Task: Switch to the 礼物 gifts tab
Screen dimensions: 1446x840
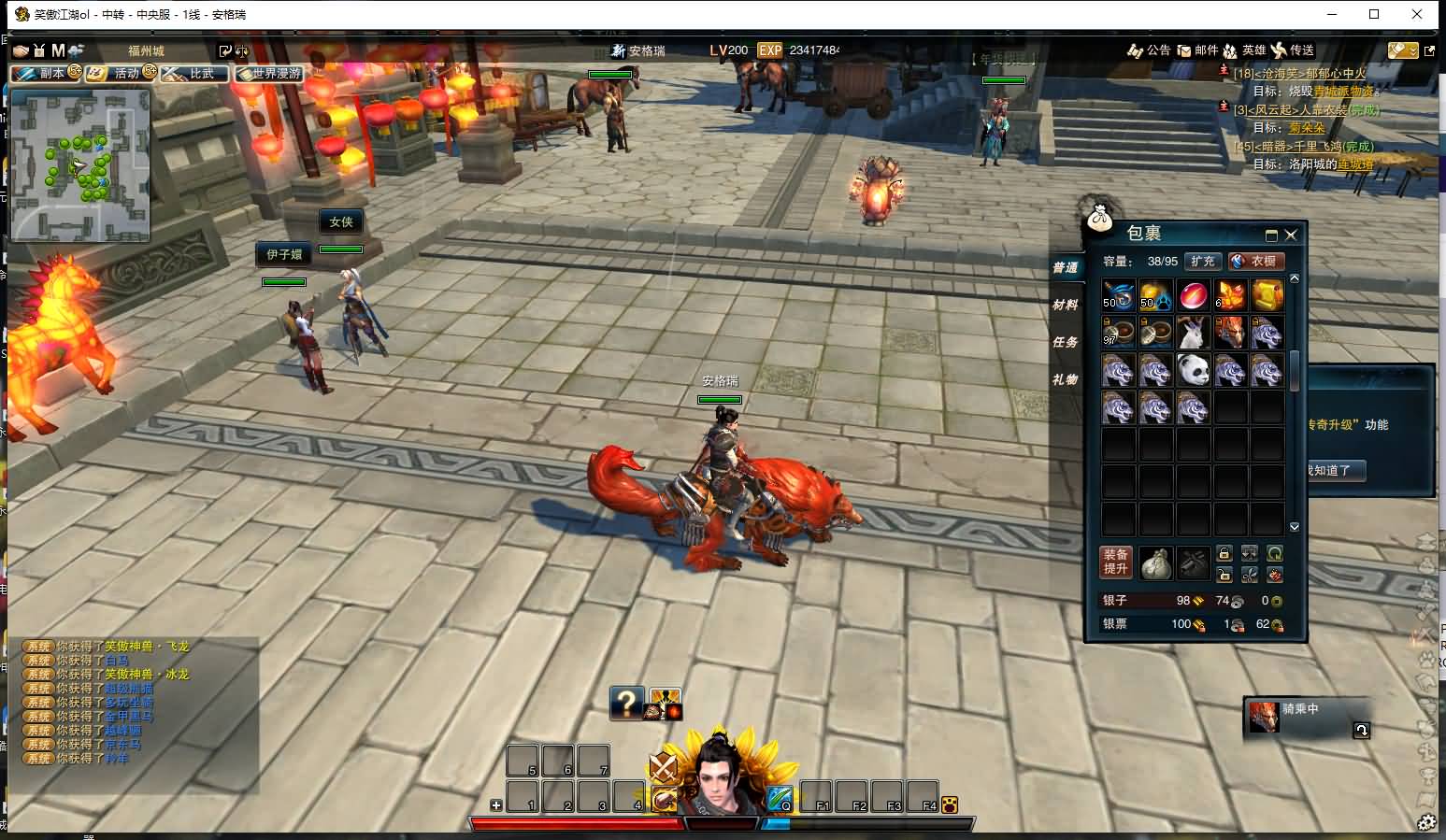Action: (1065, 380)
